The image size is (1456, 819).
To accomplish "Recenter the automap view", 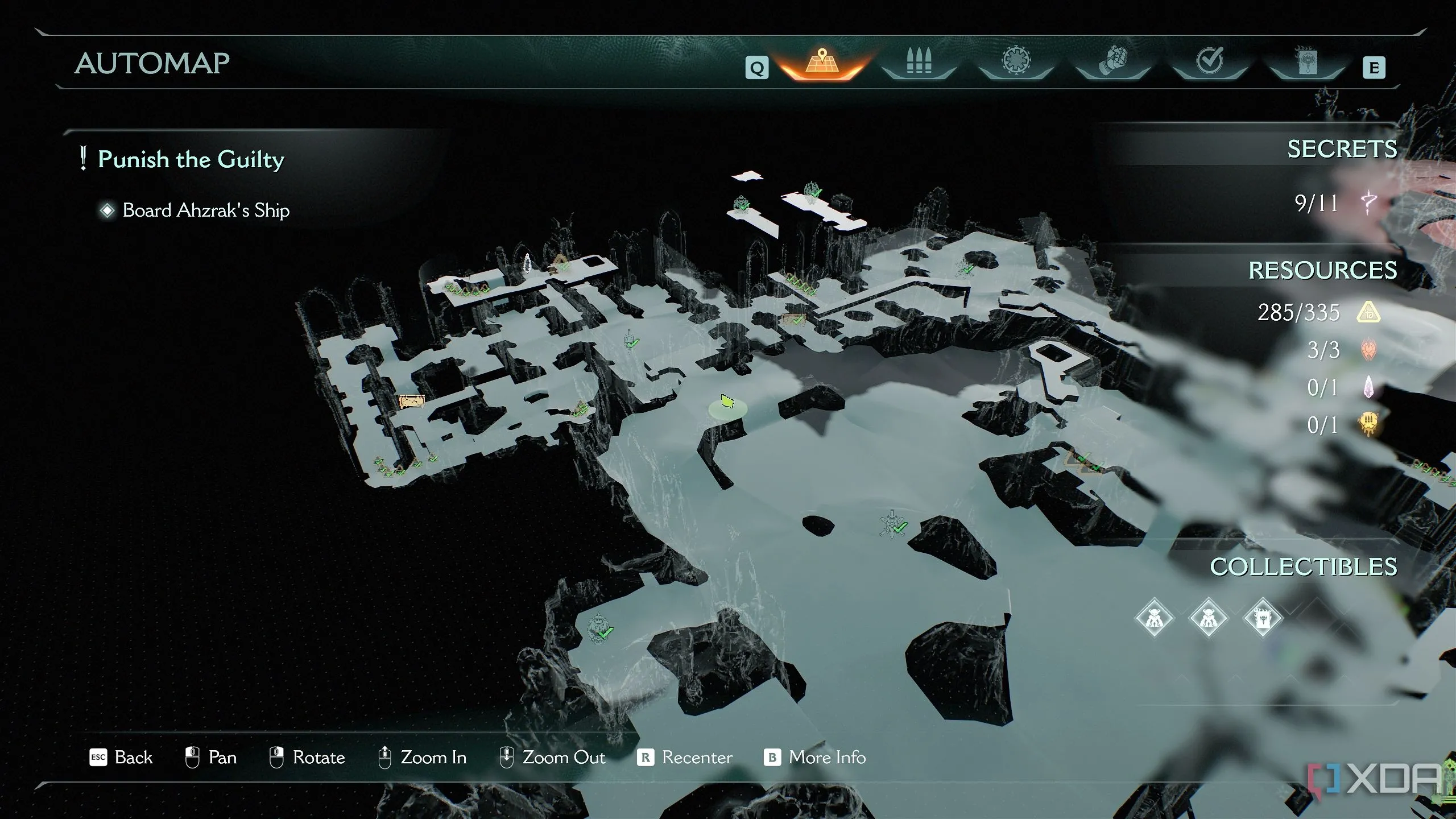I will coord(685,758).
